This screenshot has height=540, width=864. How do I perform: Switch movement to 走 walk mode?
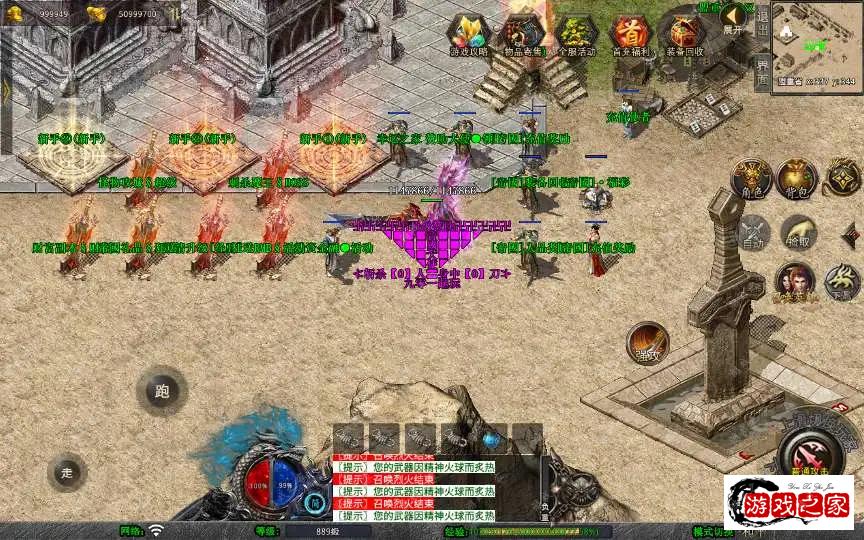67,472
